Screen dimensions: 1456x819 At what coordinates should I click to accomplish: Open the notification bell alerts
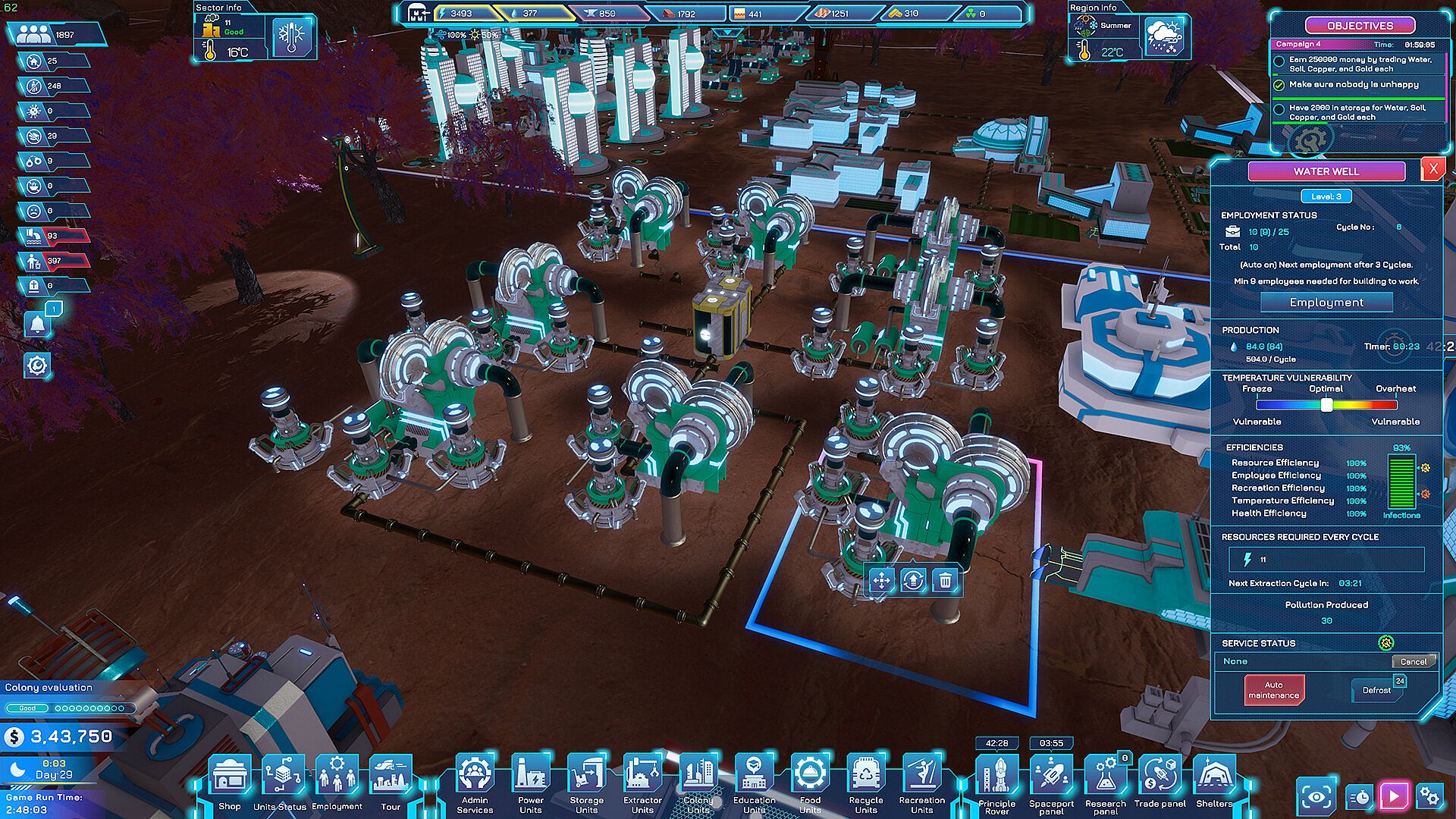pyautogui.click(x=37, y=325)
